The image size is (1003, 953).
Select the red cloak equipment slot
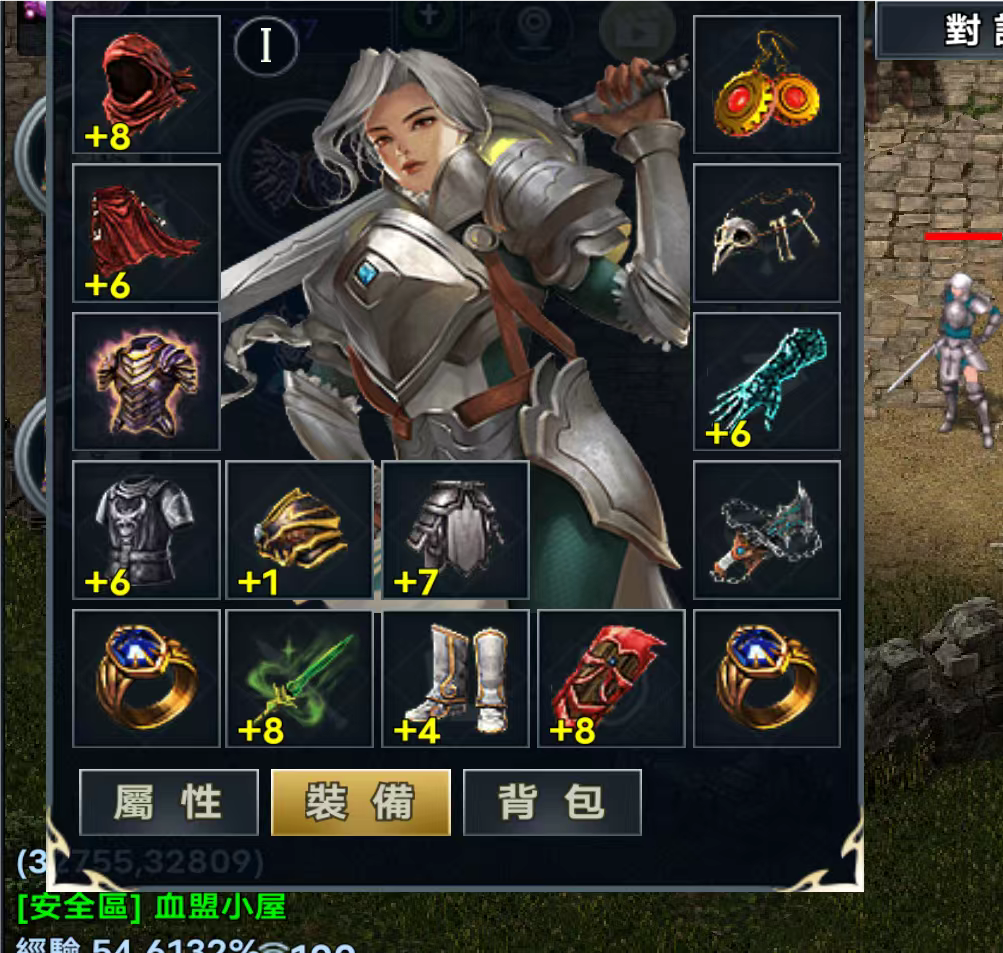pos(146,233)
